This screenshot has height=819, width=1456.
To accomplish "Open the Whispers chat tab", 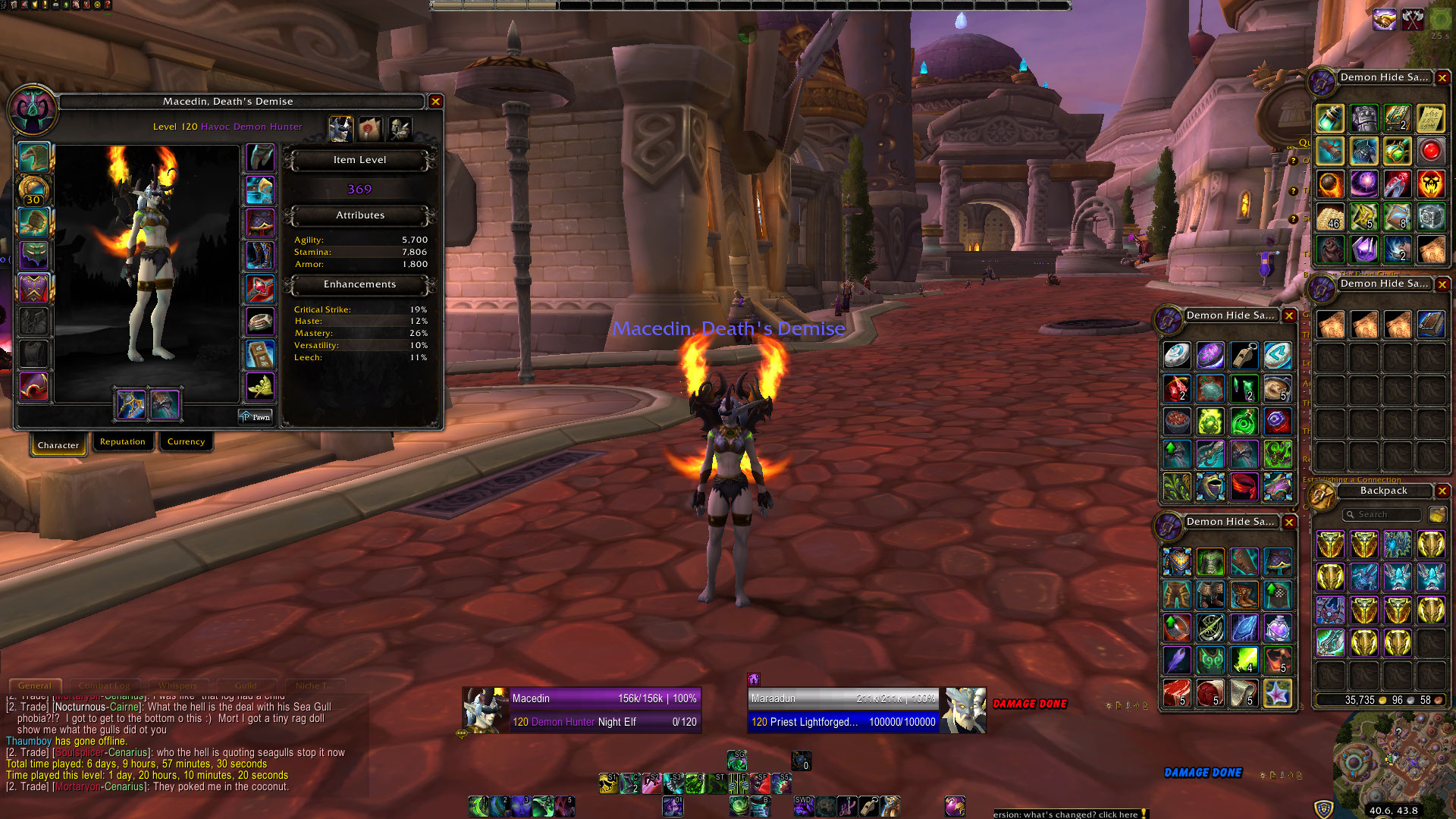I will coord(178,686).
